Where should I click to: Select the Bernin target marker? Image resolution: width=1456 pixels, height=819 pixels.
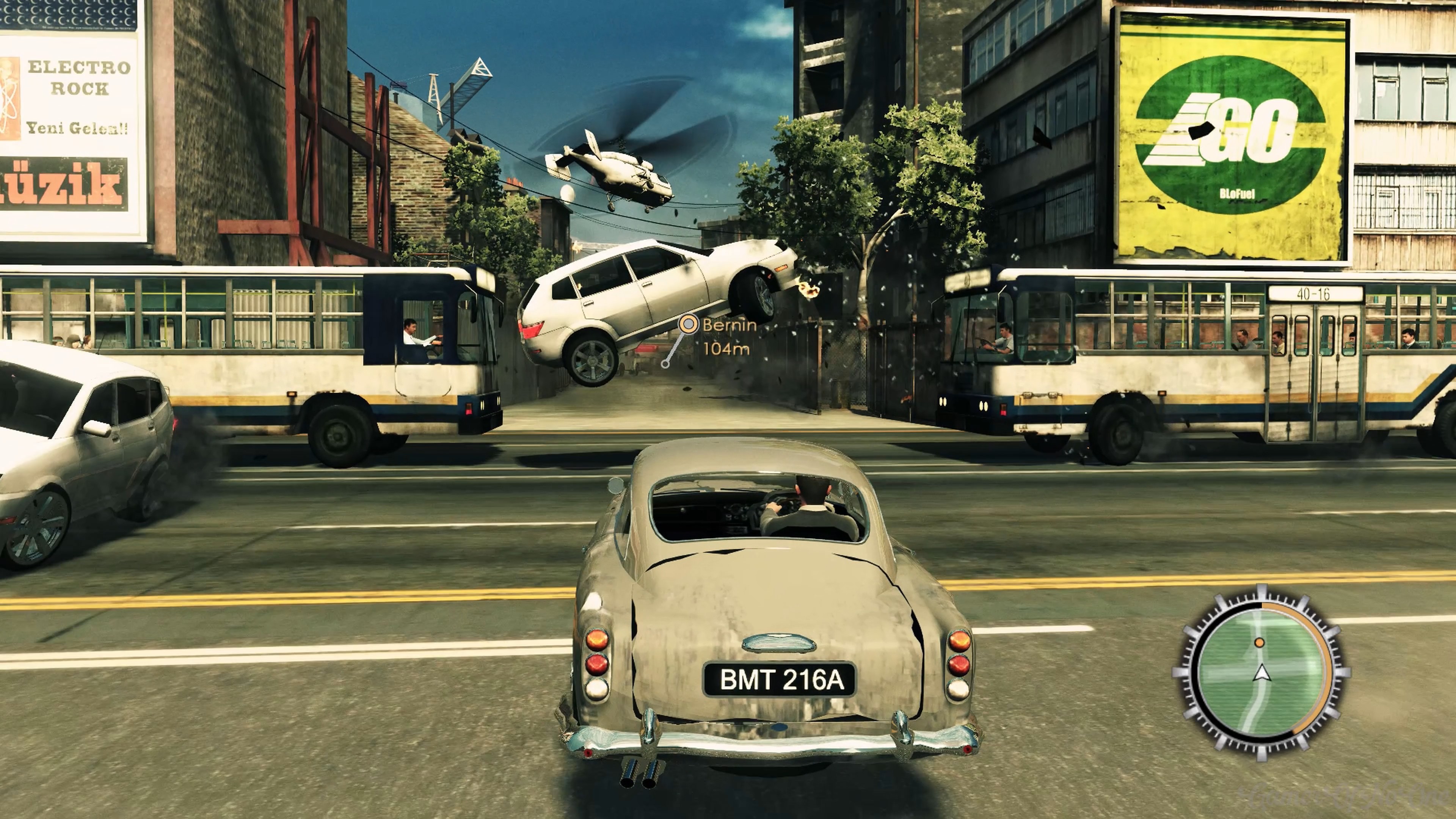coord(688,325)
